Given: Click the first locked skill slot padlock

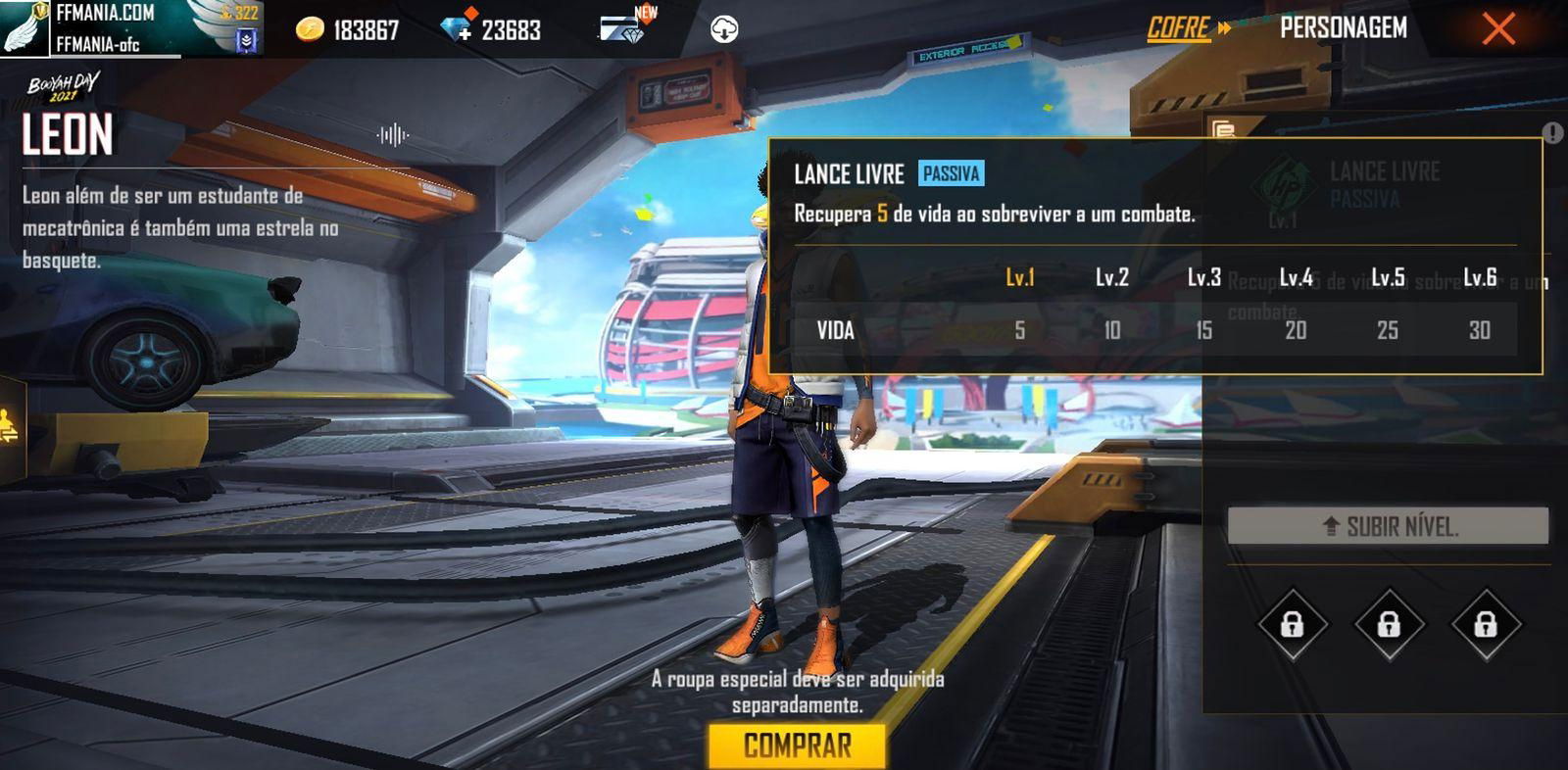Looking at the screenshot, I should tap(1292, 623).
